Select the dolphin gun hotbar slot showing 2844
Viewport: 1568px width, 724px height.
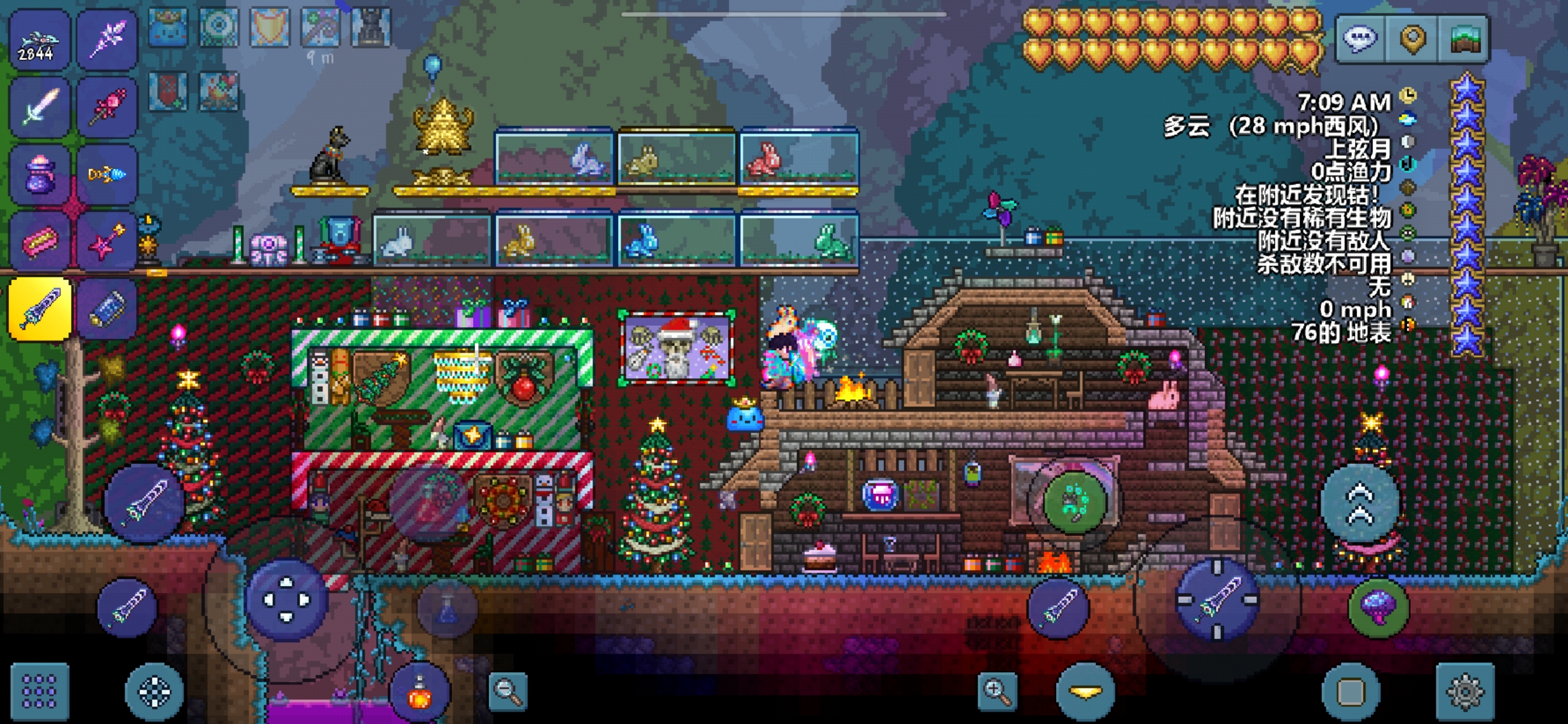point(40,41)
